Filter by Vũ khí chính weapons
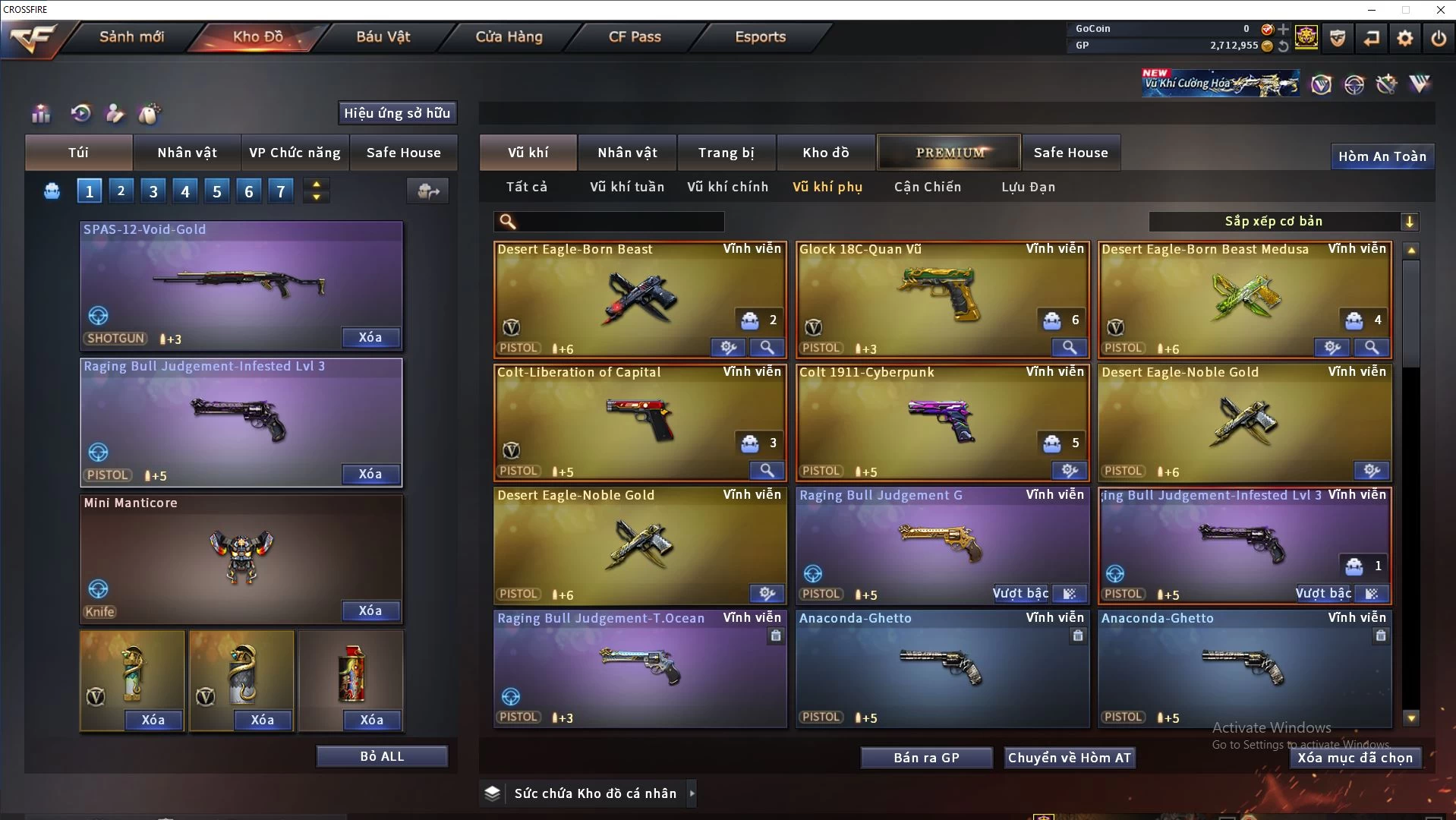Screen dimensions: 1456x820 tap(727, 187)
